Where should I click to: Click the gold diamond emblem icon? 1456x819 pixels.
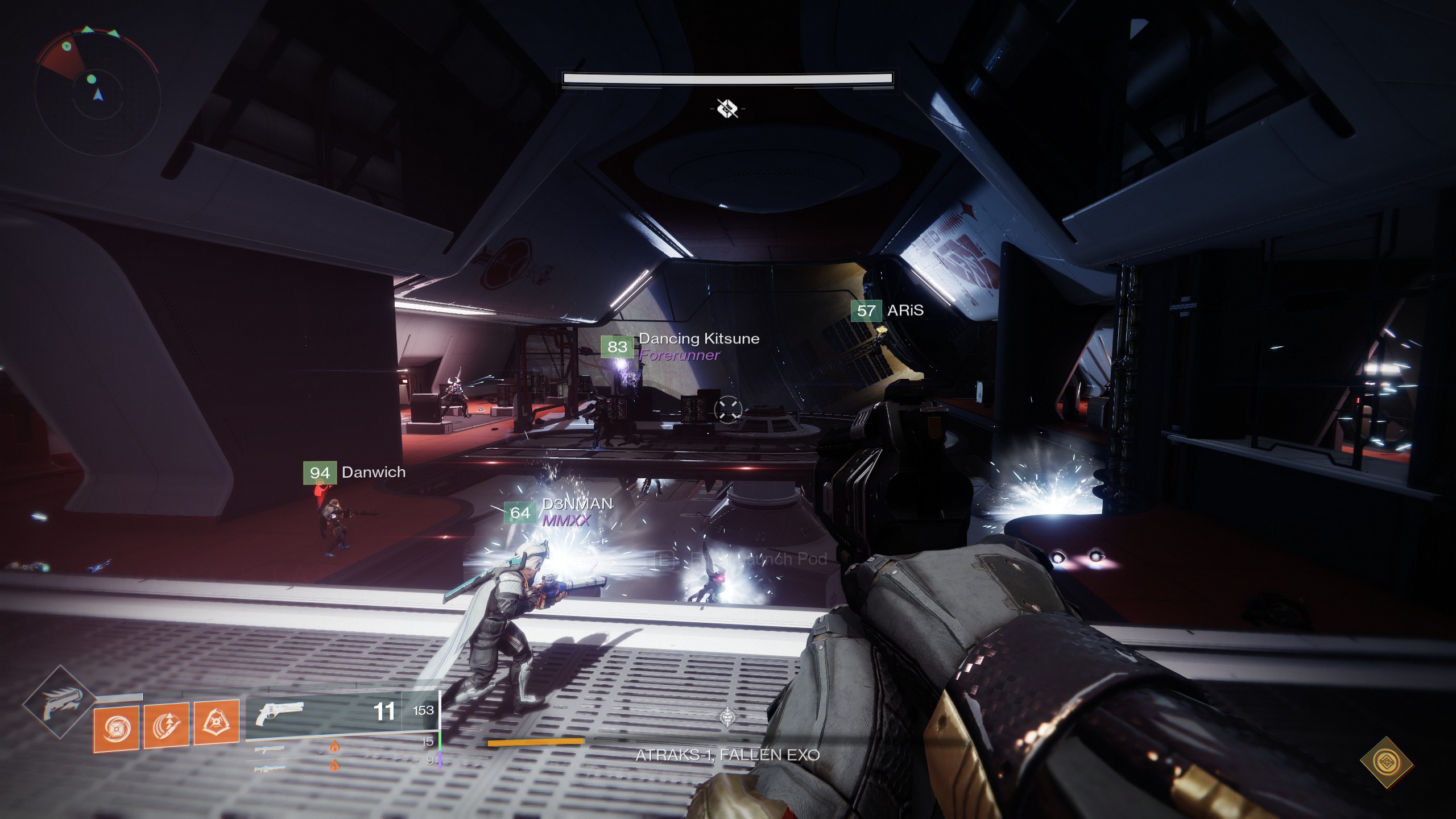click(x=1386, y=762)
